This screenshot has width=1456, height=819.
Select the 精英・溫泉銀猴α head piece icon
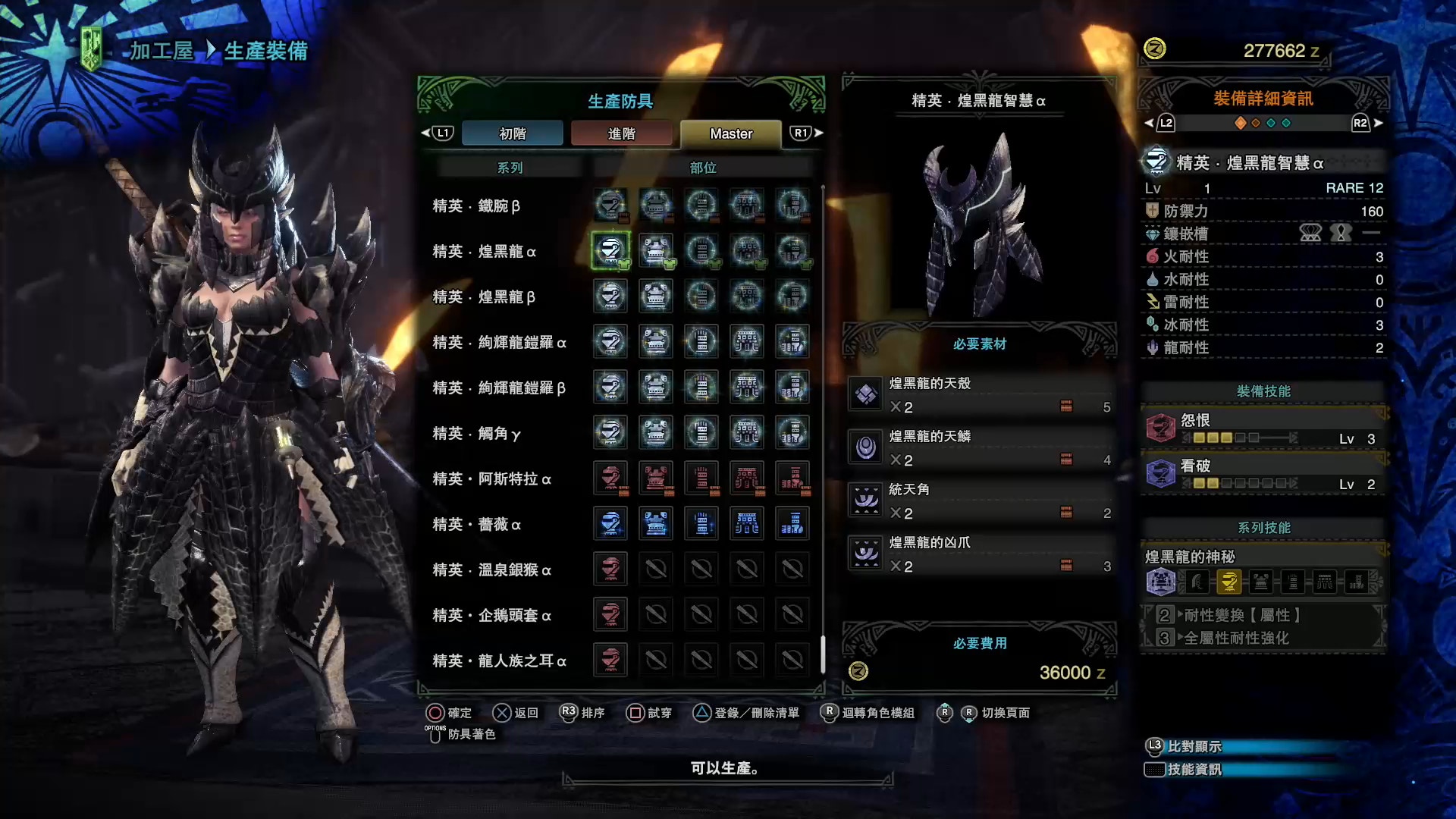[x=610, y=570]
